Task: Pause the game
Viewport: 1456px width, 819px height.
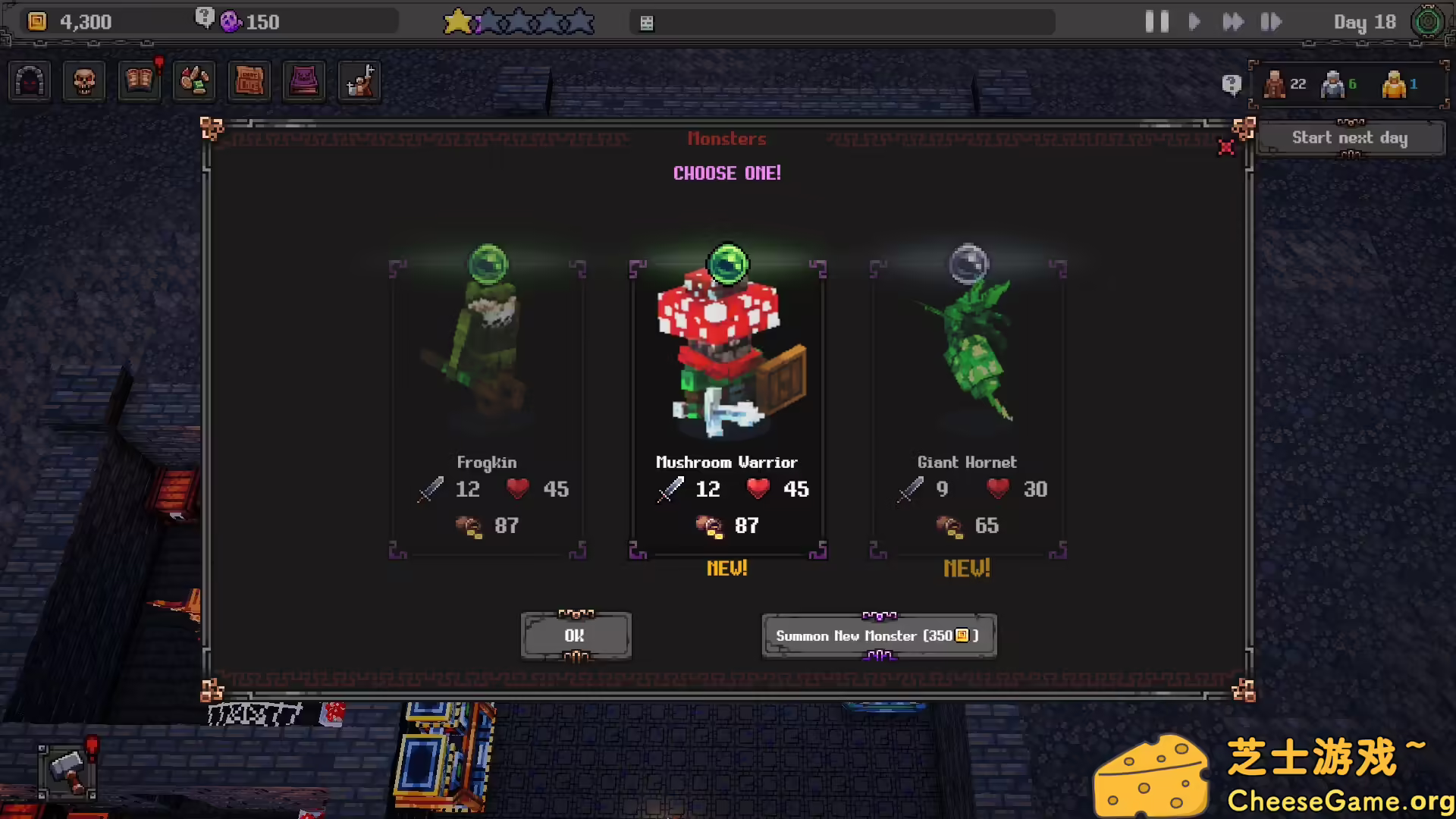Action: 1156,22
